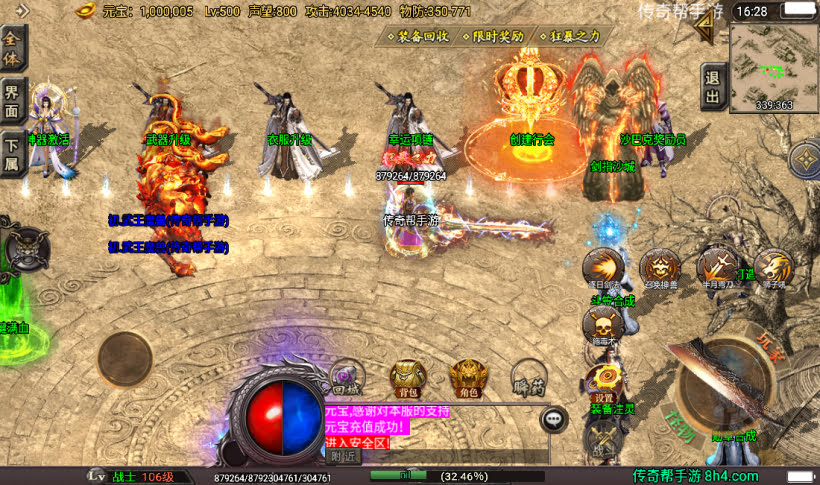Activate the 逐日剑法 sword skill
This screenshot has height=485, width=820.
click(x=605, y=268)
